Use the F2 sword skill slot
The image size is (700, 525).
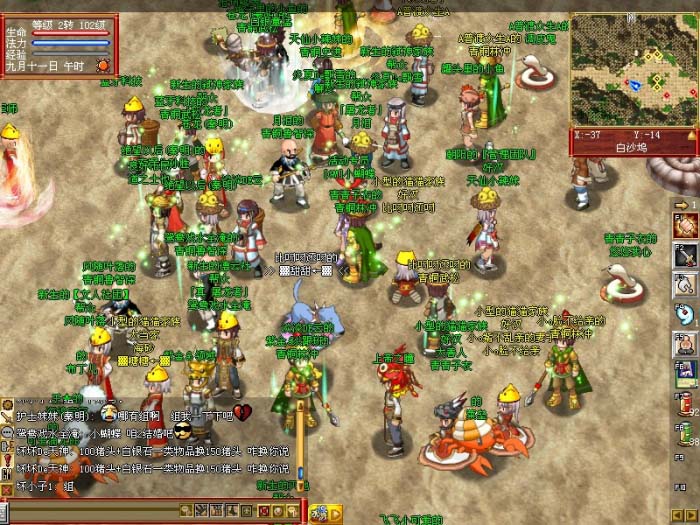[x=685, y=256]
